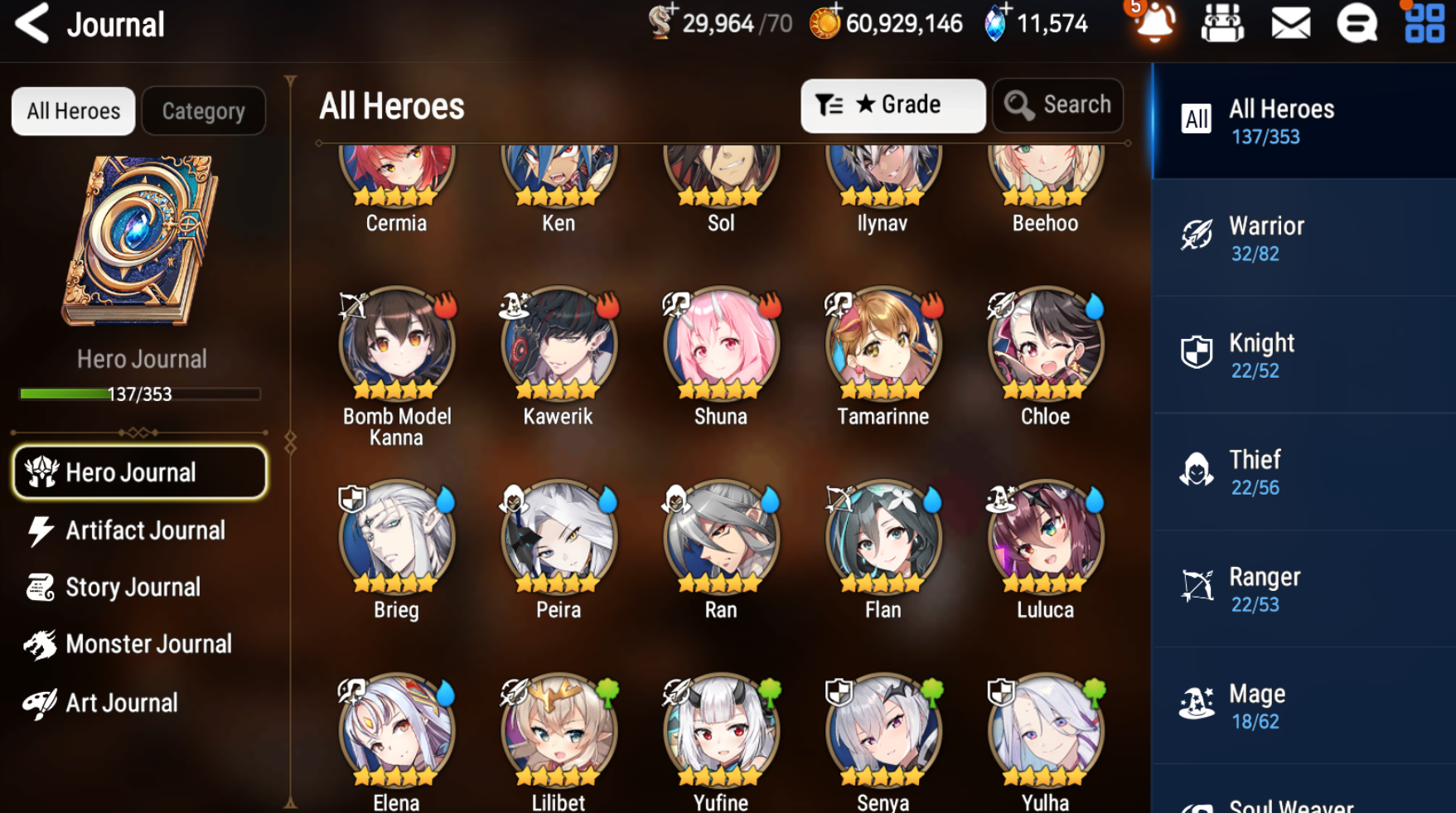Open the hero Search field
The width and height of the screenshot is (1456, 813).
(x=1057, y=105)
